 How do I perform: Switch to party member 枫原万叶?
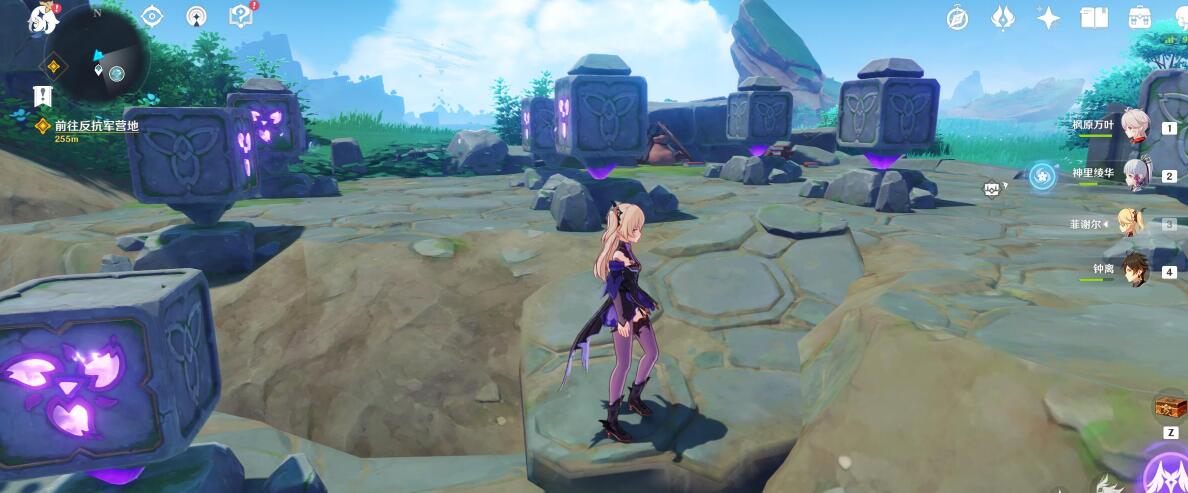pyautogui.click(x=1133, y=126)
